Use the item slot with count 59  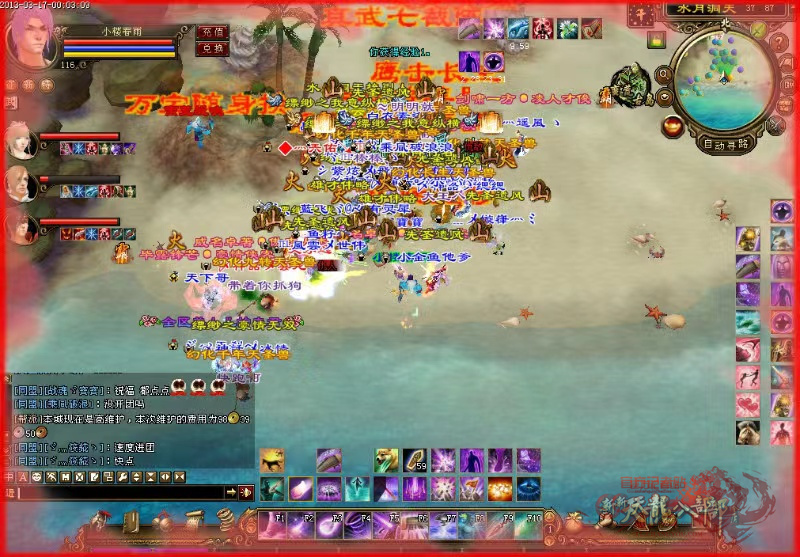(415, 459)
